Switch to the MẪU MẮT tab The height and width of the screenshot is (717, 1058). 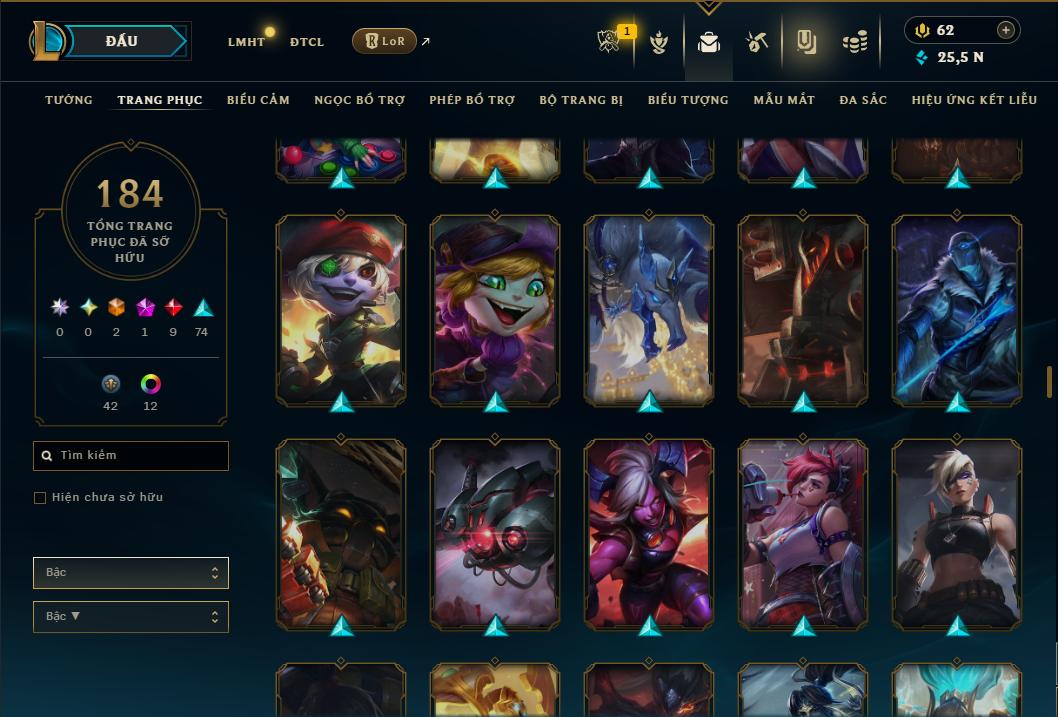[x=784, y=100]
